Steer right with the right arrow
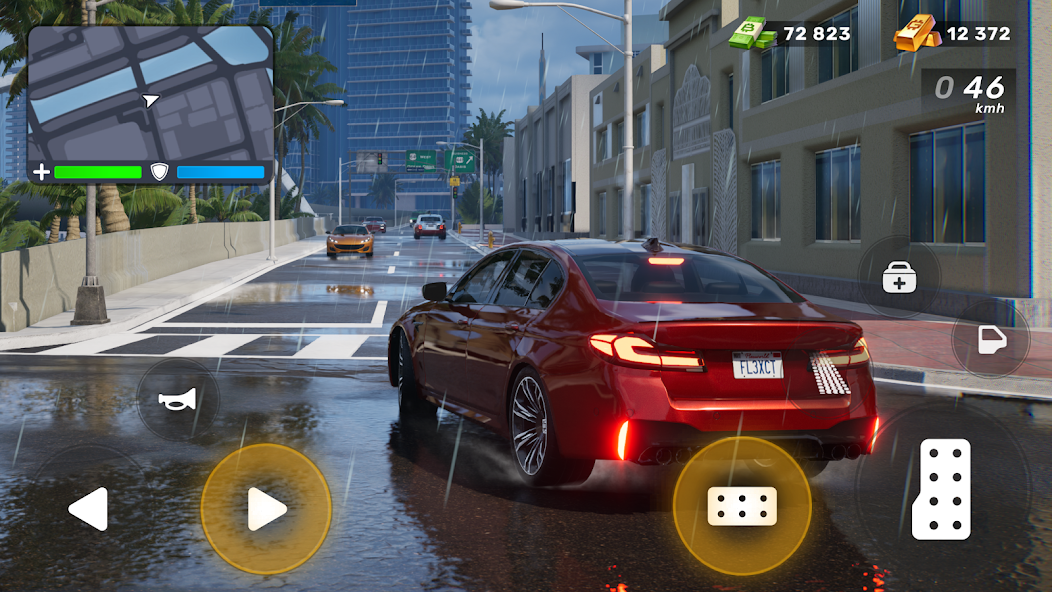This screenshot has width=1052, height=592. click(x=266, y=509)
